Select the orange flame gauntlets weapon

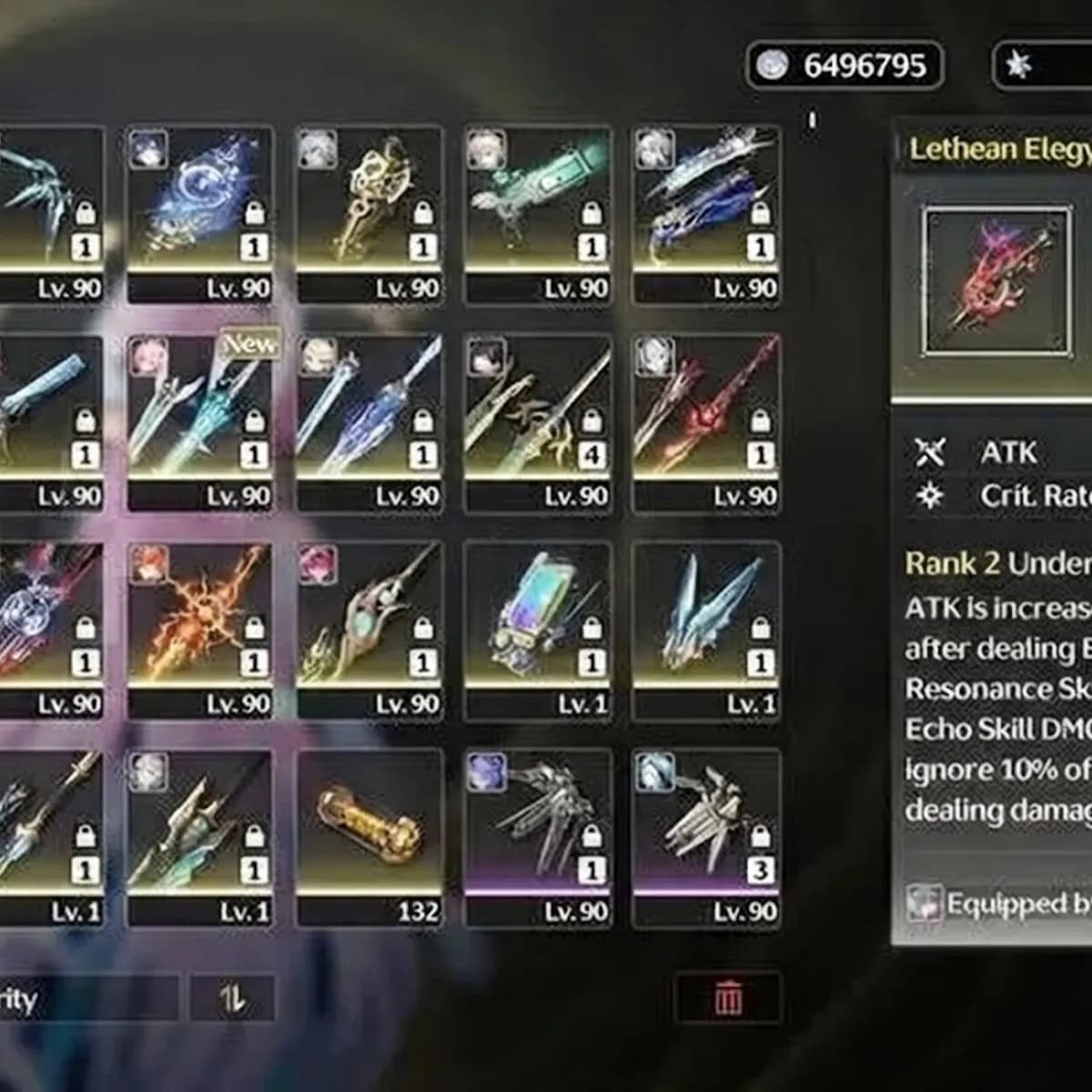[200, 617]
